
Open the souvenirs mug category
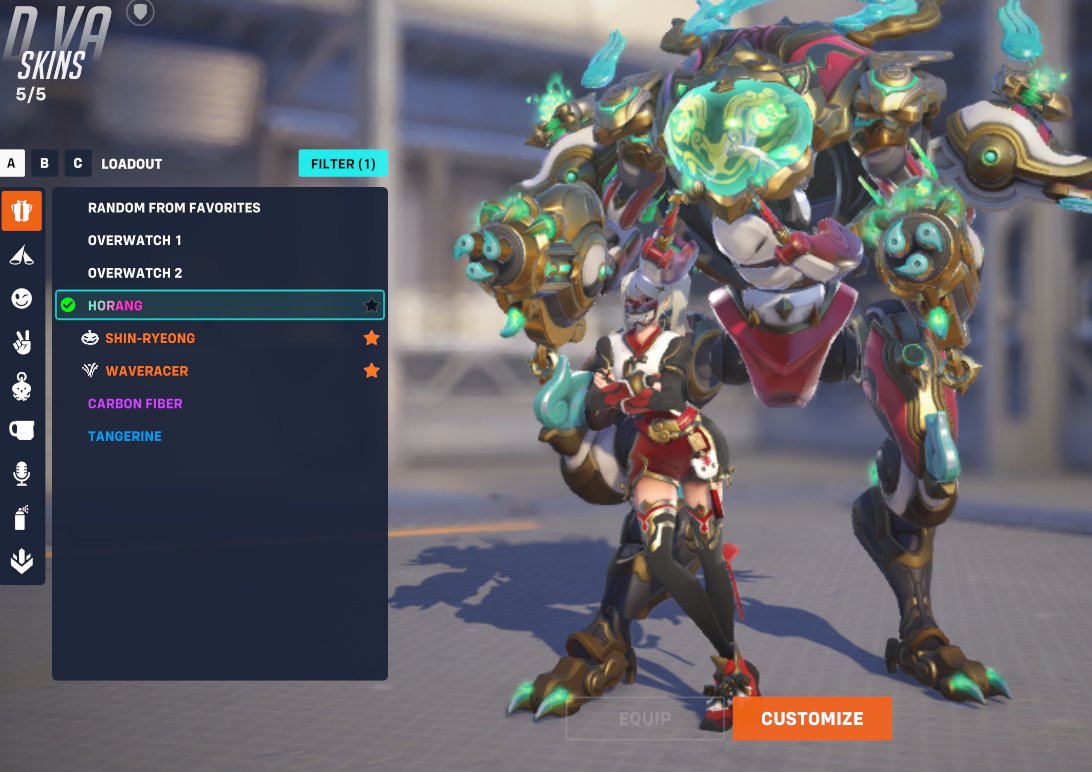click(21, 430)
